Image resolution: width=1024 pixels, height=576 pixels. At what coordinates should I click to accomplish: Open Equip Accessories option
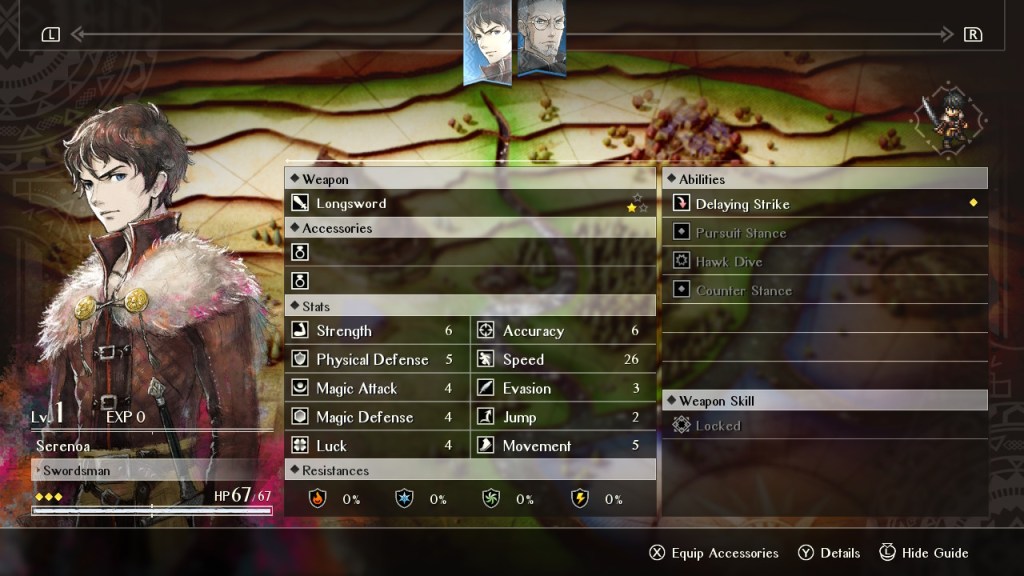713,553
